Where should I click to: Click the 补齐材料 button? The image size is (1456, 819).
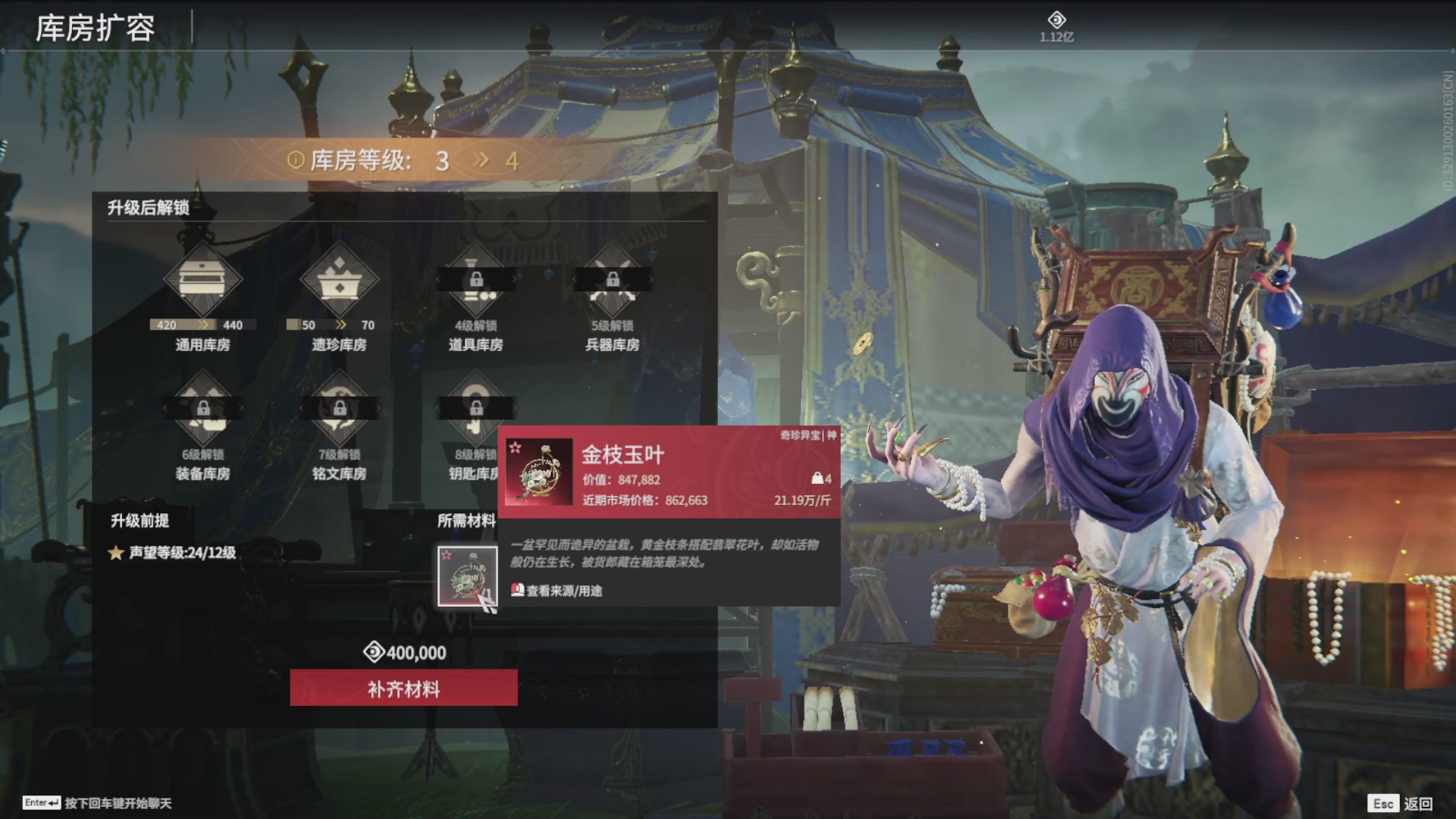click(x=403, y=688)
